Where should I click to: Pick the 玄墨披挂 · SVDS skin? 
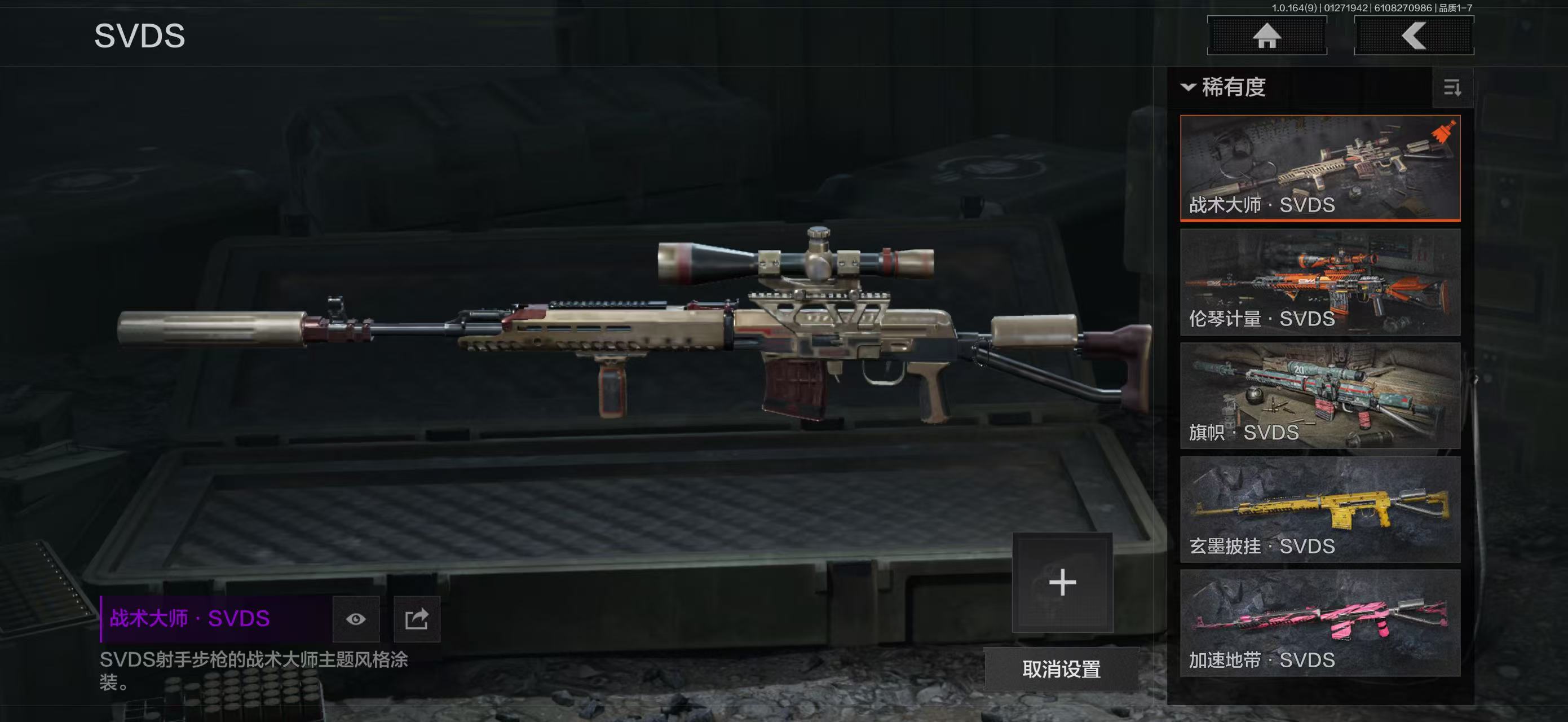(1320, 509)
